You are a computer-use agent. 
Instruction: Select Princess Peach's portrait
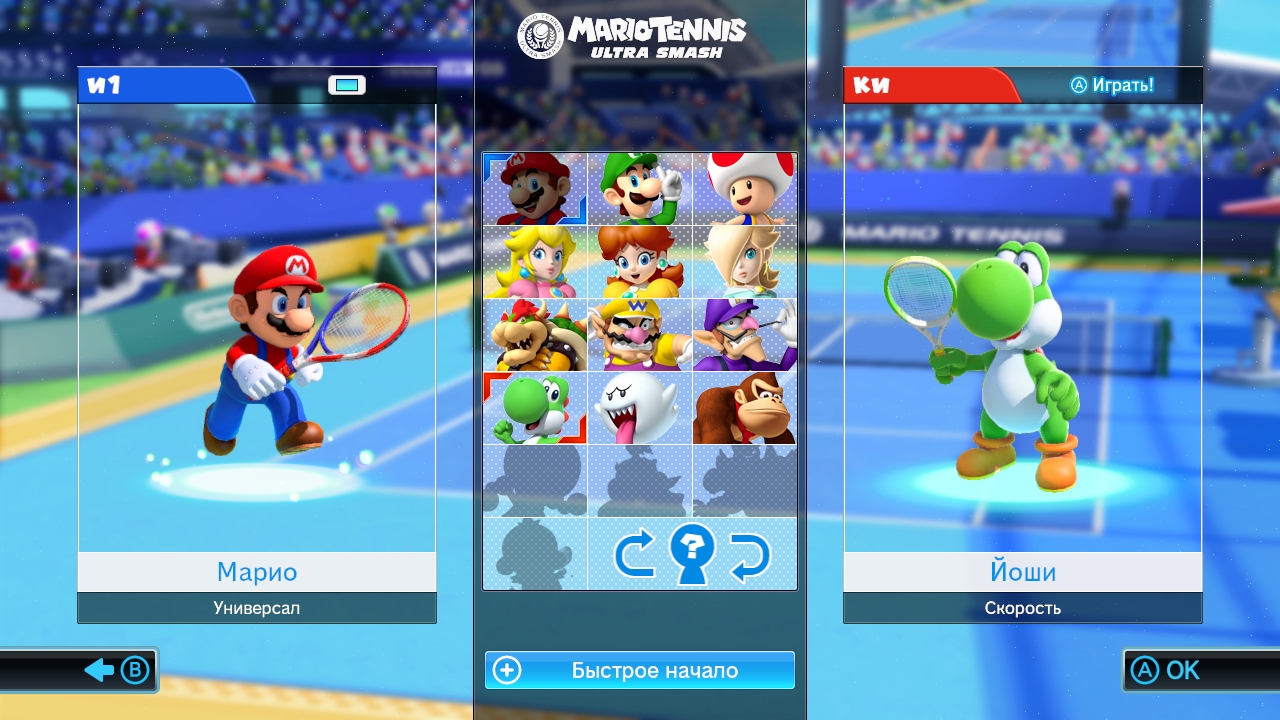coord(535,262)
